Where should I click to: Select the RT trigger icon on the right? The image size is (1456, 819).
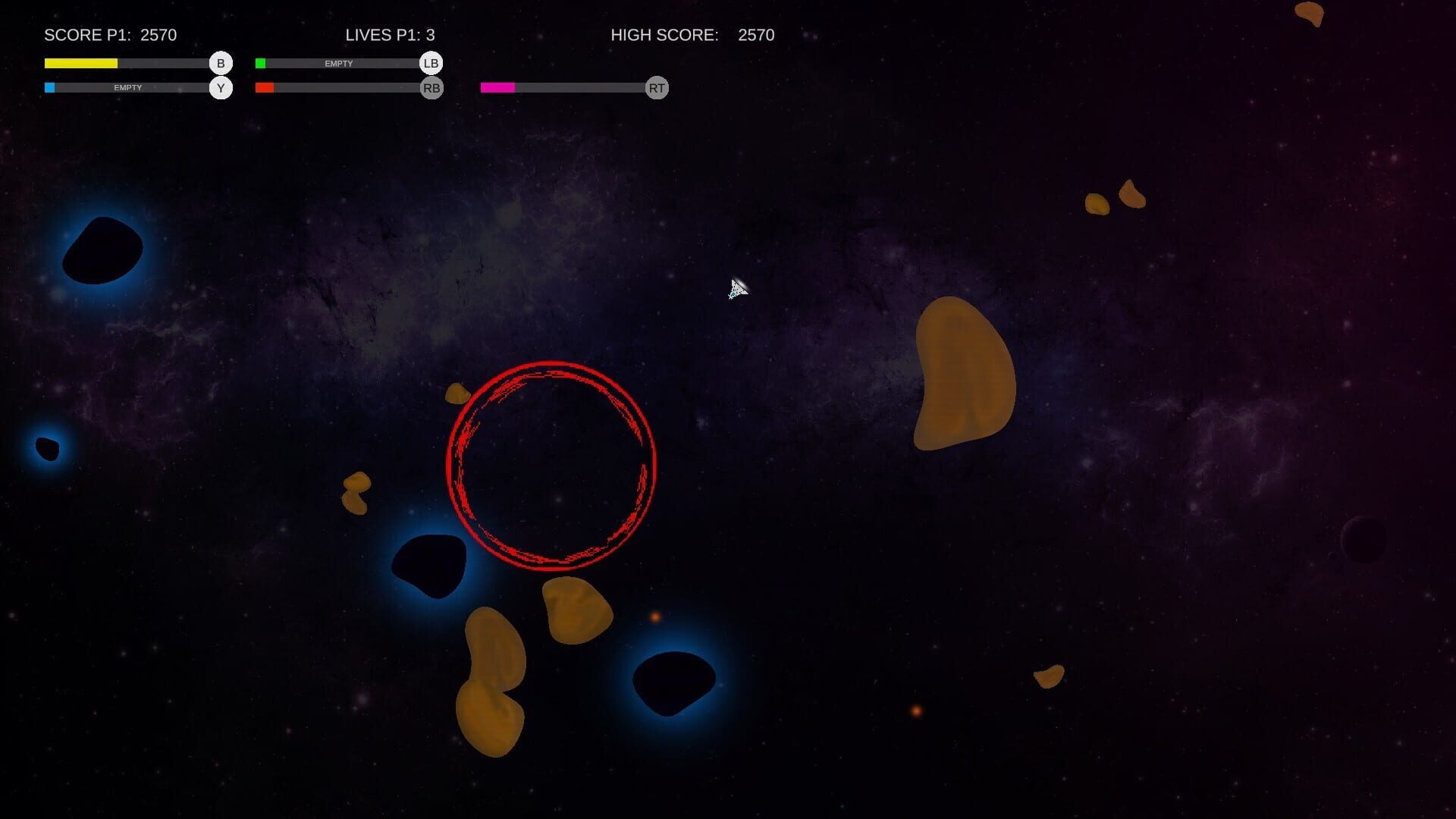tap(655, 88)
